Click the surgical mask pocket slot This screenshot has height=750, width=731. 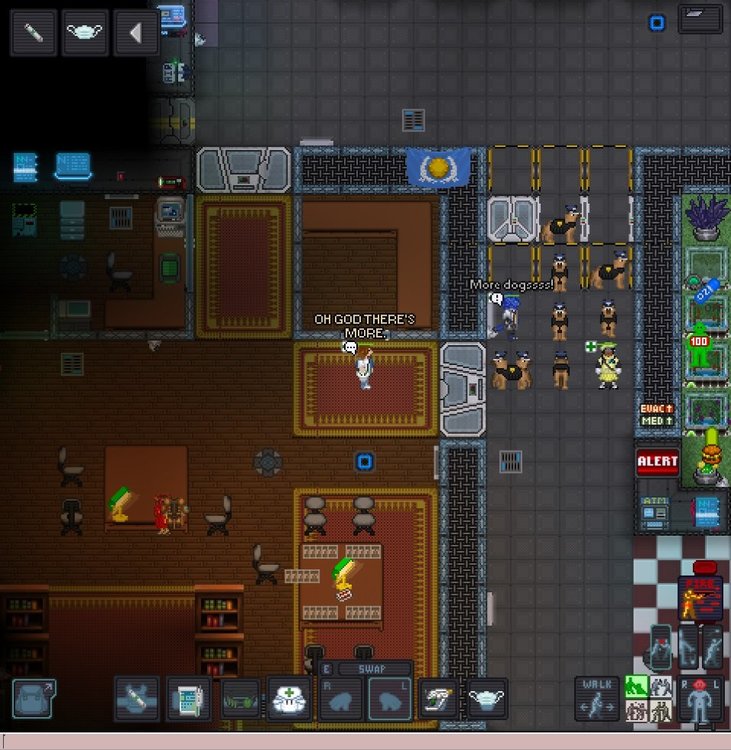tap(487, 698)
